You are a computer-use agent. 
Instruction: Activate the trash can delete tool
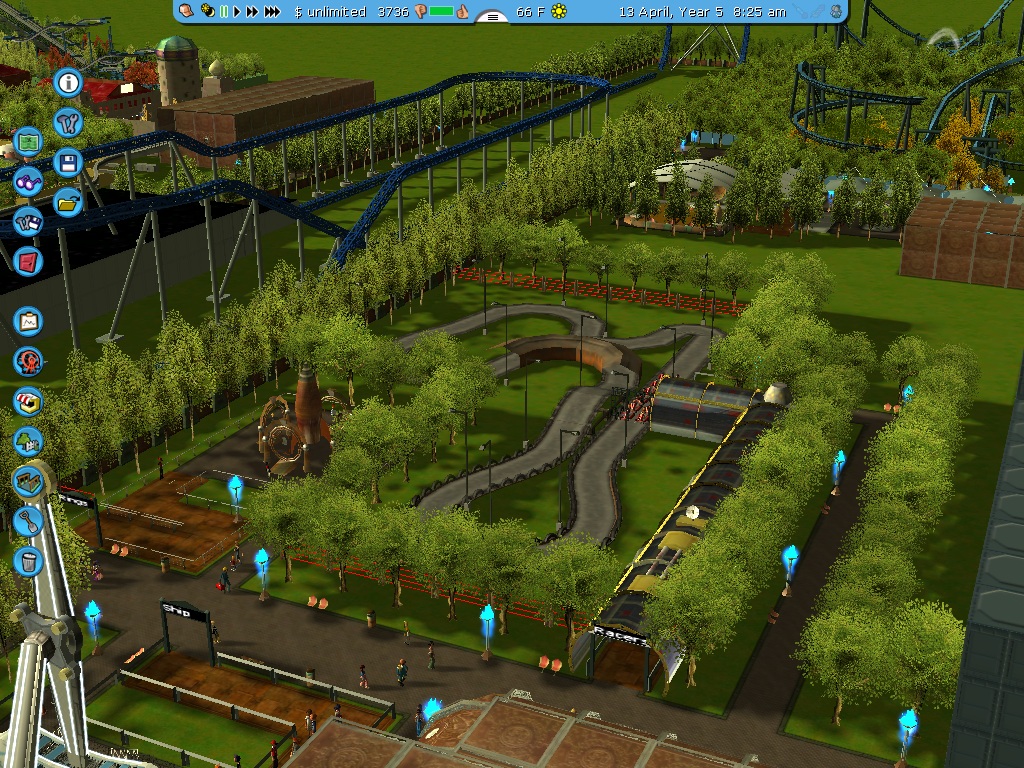point(29,561)
